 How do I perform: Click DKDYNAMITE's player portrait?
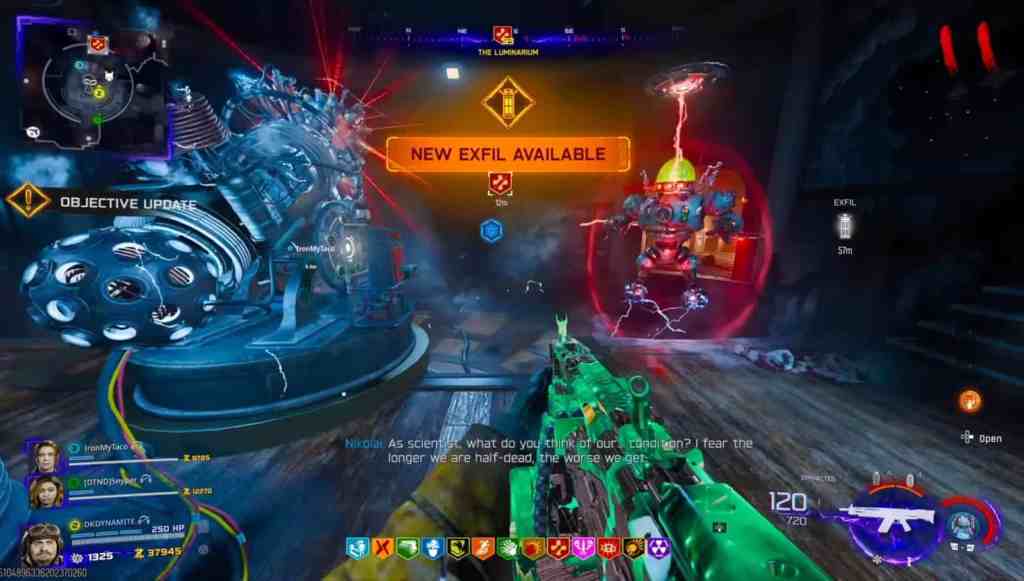coord(42,544)
